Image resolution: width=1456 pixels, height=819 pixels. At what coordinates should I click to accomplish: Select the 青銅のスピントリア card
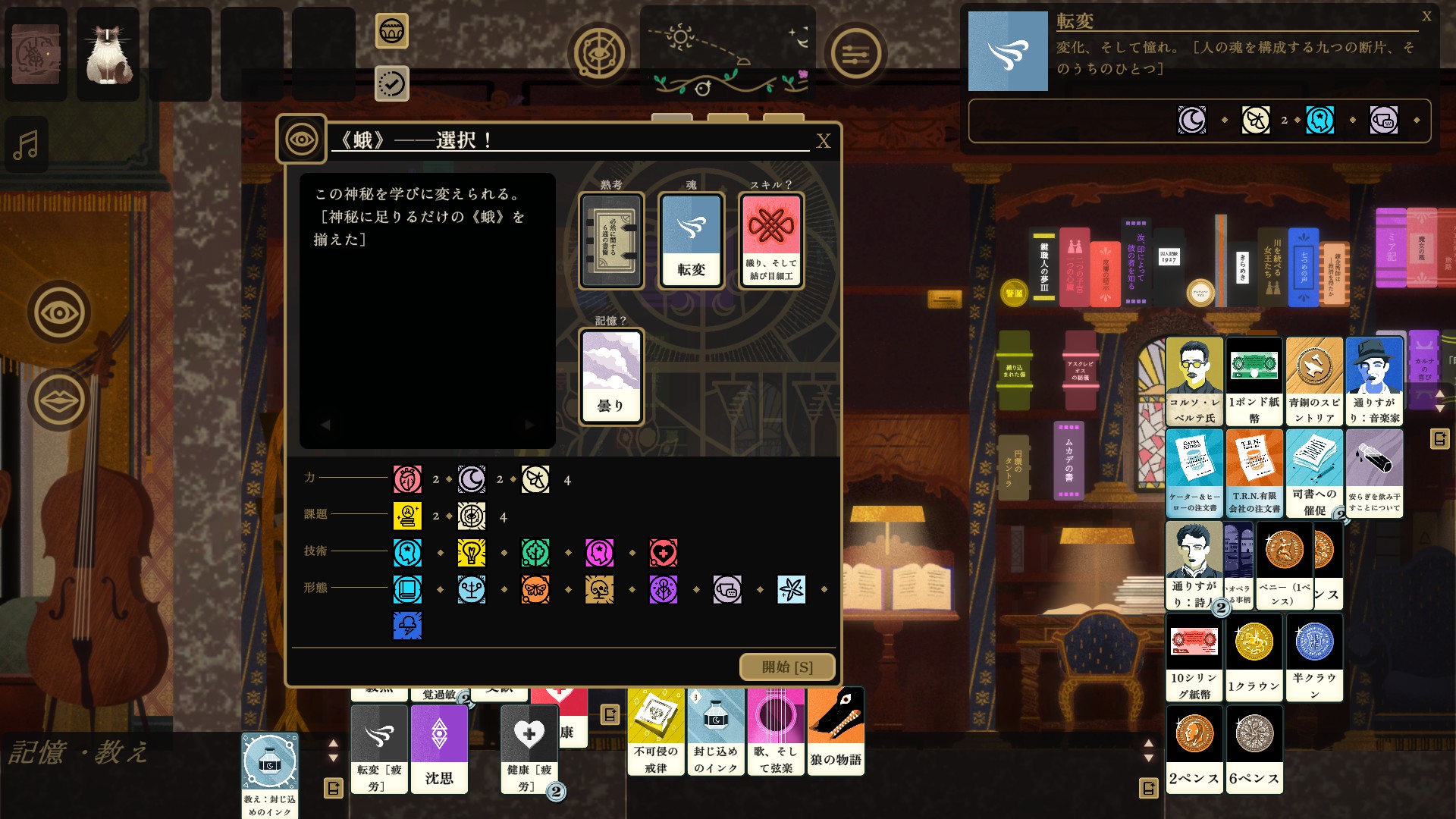coord(1314,381)
